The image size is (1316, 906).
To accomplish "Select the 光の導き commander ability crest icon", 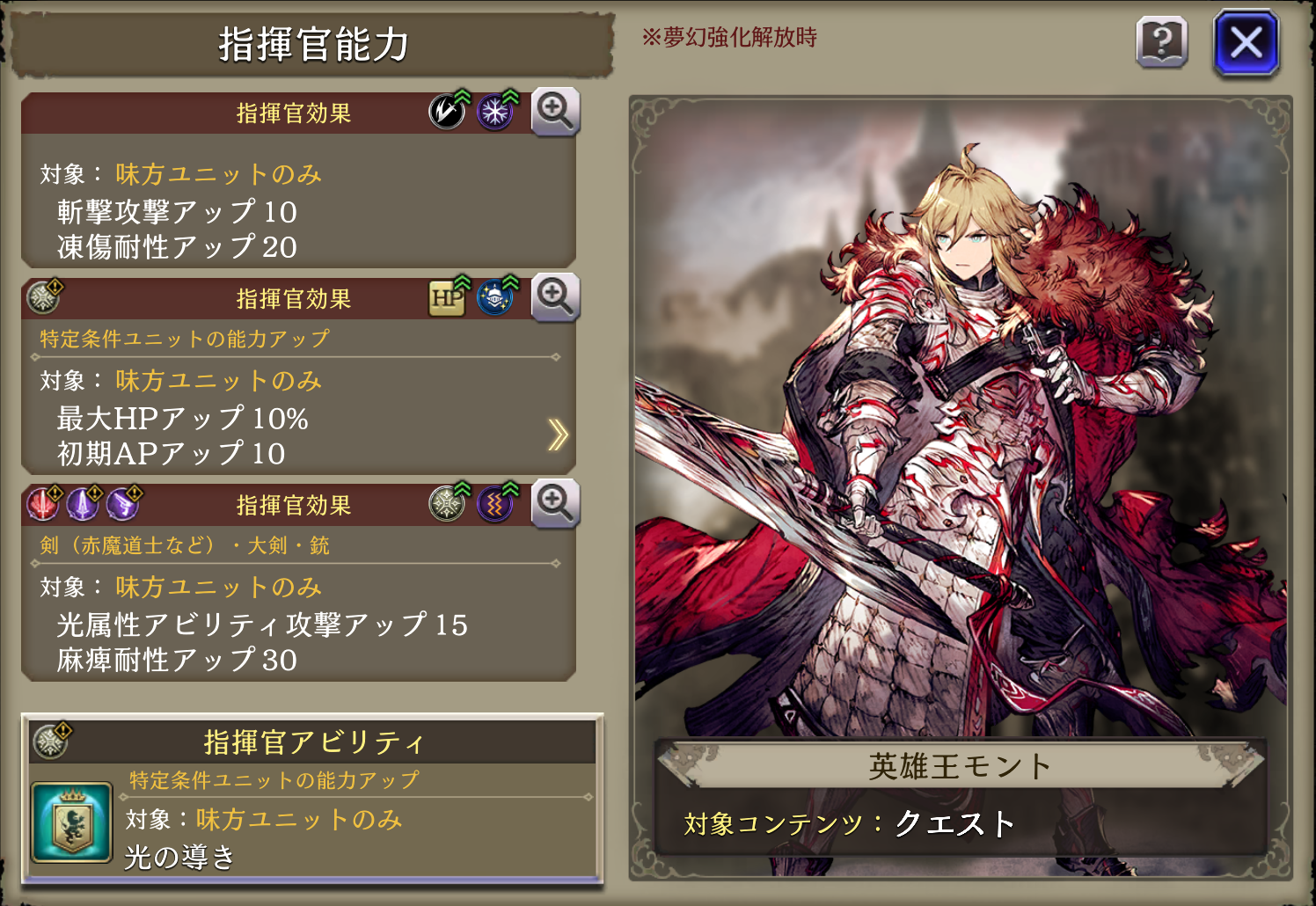I will point(71,822).
